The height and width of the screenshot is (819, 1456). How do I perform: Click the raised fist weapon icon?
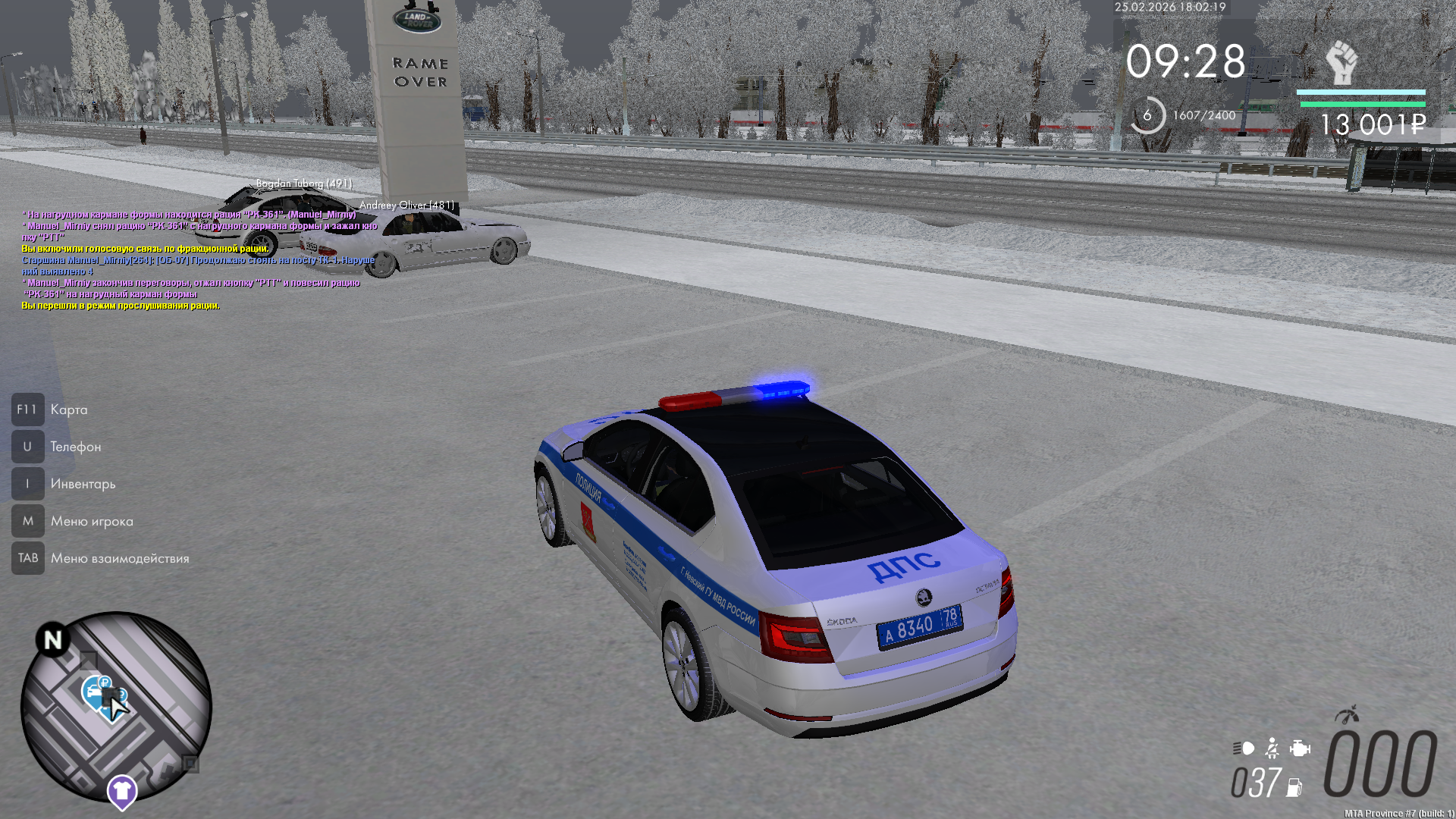coord(1341,62)
